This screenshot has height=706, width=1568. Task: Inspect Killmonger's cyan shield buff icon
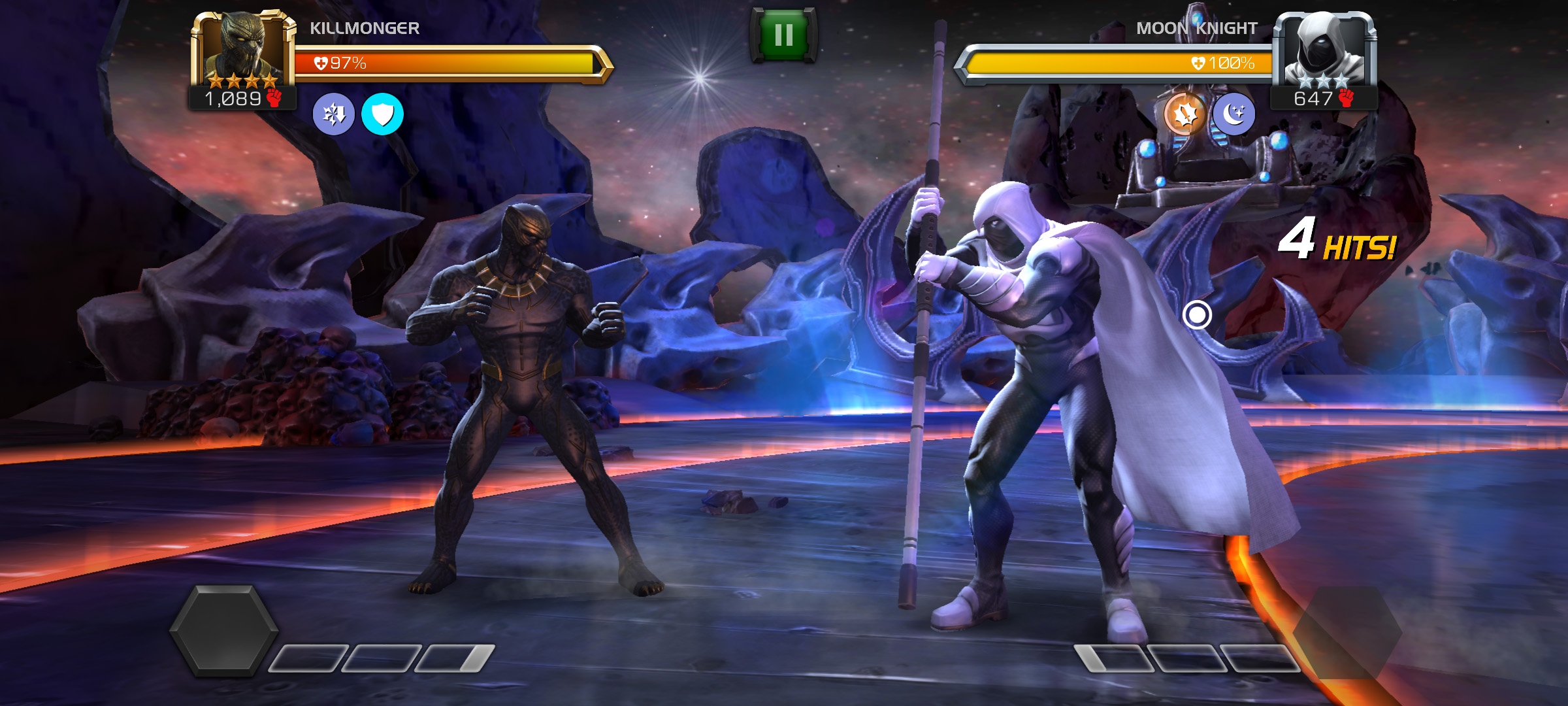tap(382, 114)
